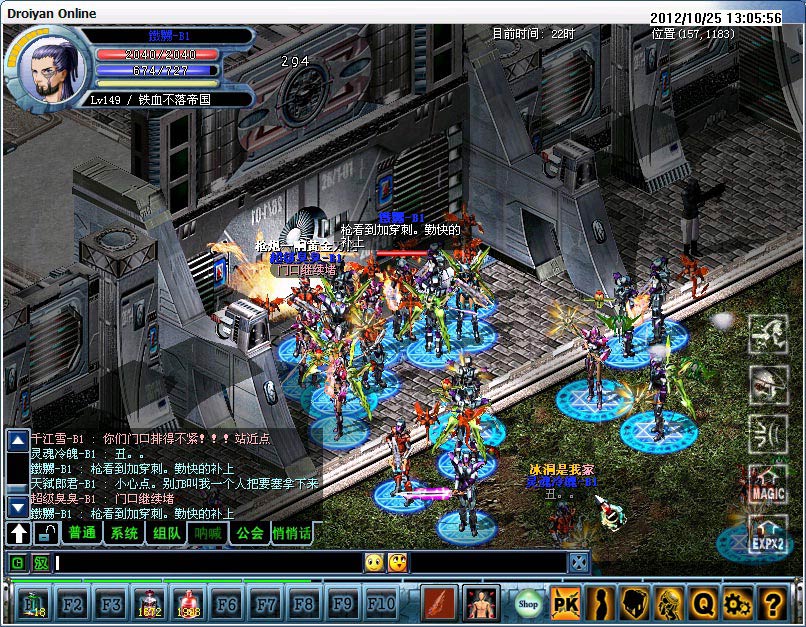
Task: Open the 组队 team chat tab
Action: point(166,533)
